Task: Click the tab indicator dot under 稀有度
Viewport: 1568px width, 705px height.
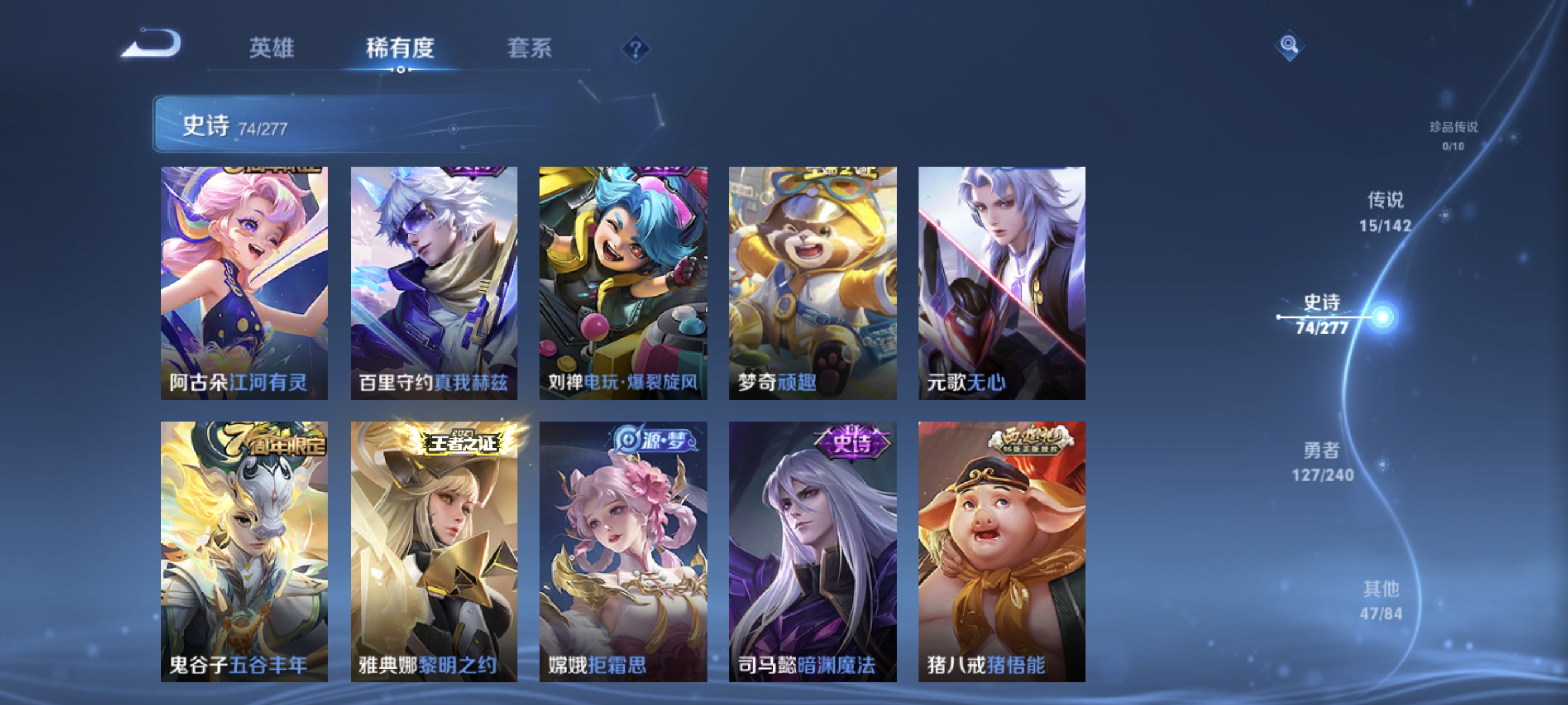Action: point(400,69)
